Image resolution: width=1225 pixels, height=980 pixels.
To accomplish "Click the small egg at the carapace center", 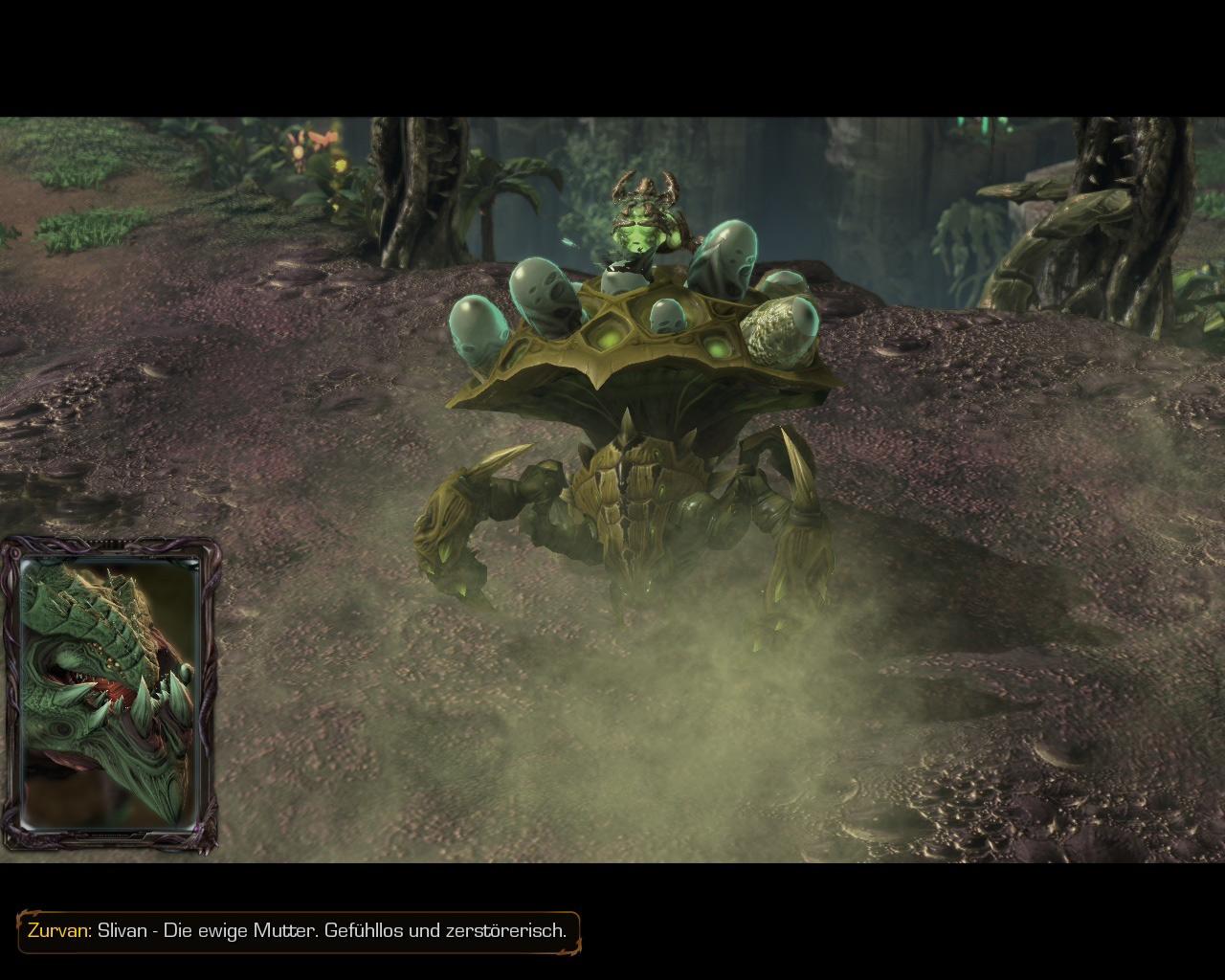I will 665,316.
